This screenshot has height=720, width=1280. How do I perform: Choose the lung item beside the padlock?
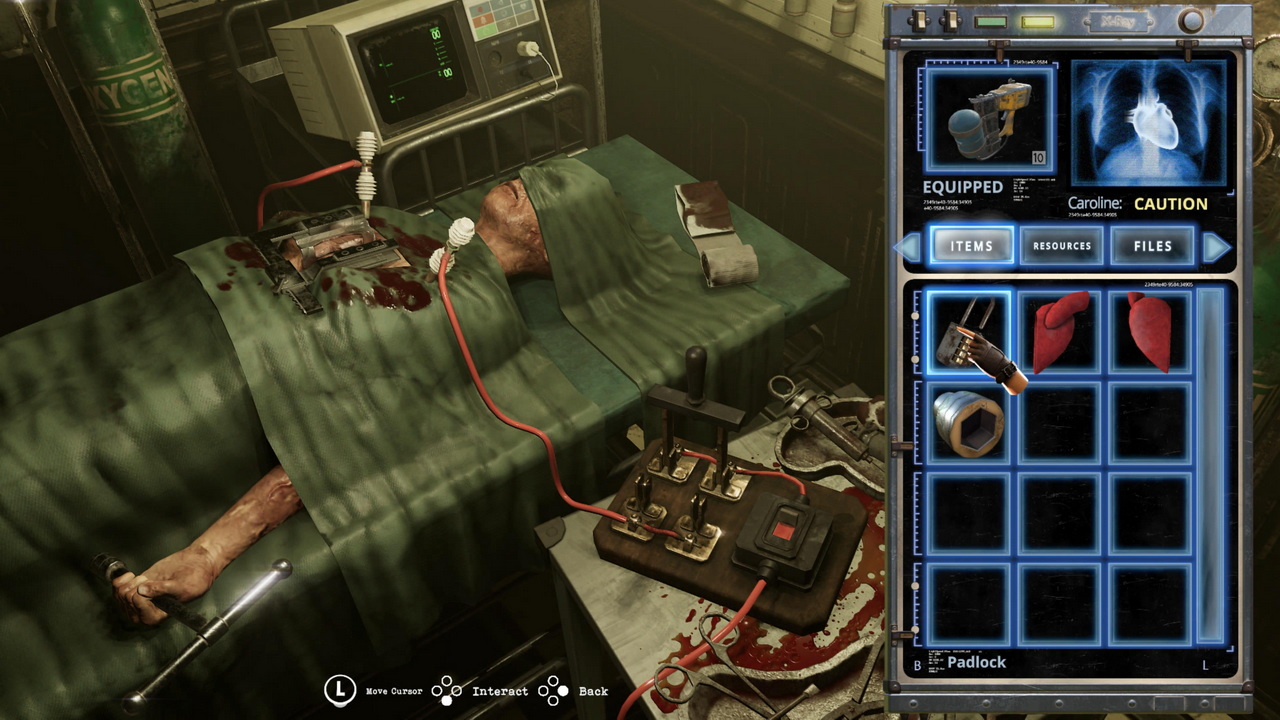(x=1059, y=333)
